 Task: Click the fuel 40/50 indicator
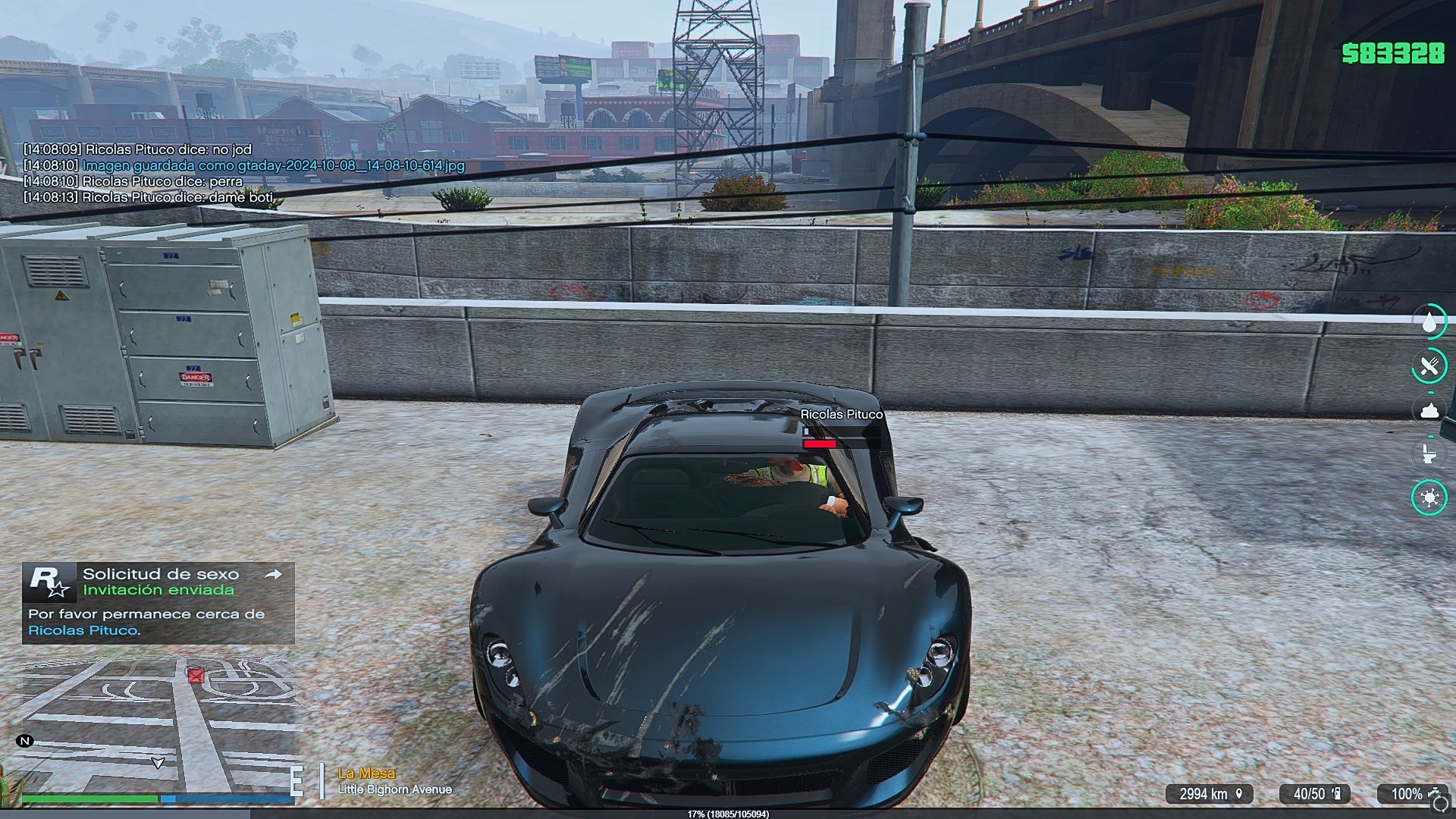click(1316, 794)
